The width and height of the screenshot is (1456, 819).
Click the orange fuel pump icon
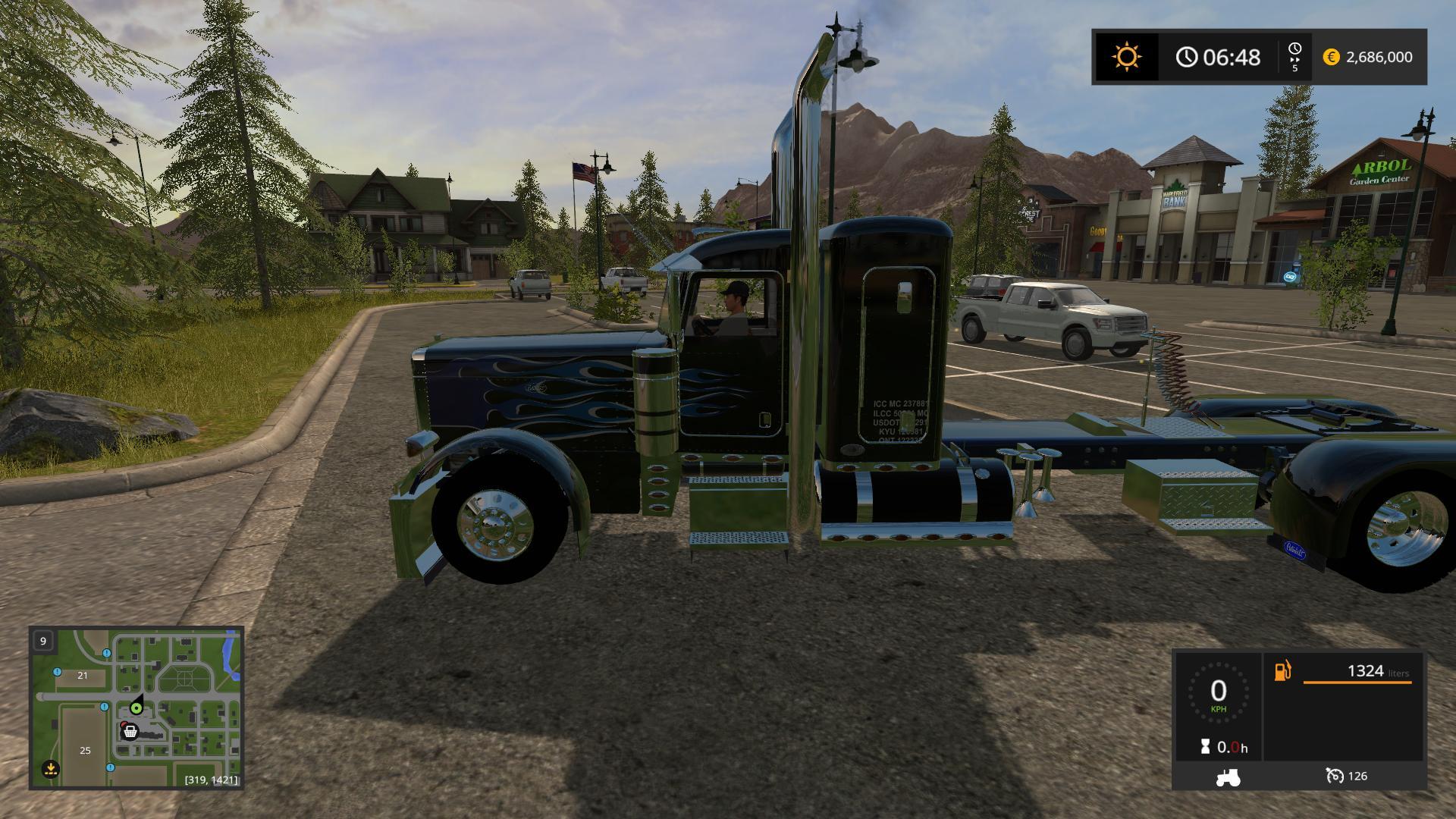tap(1282, 671)
